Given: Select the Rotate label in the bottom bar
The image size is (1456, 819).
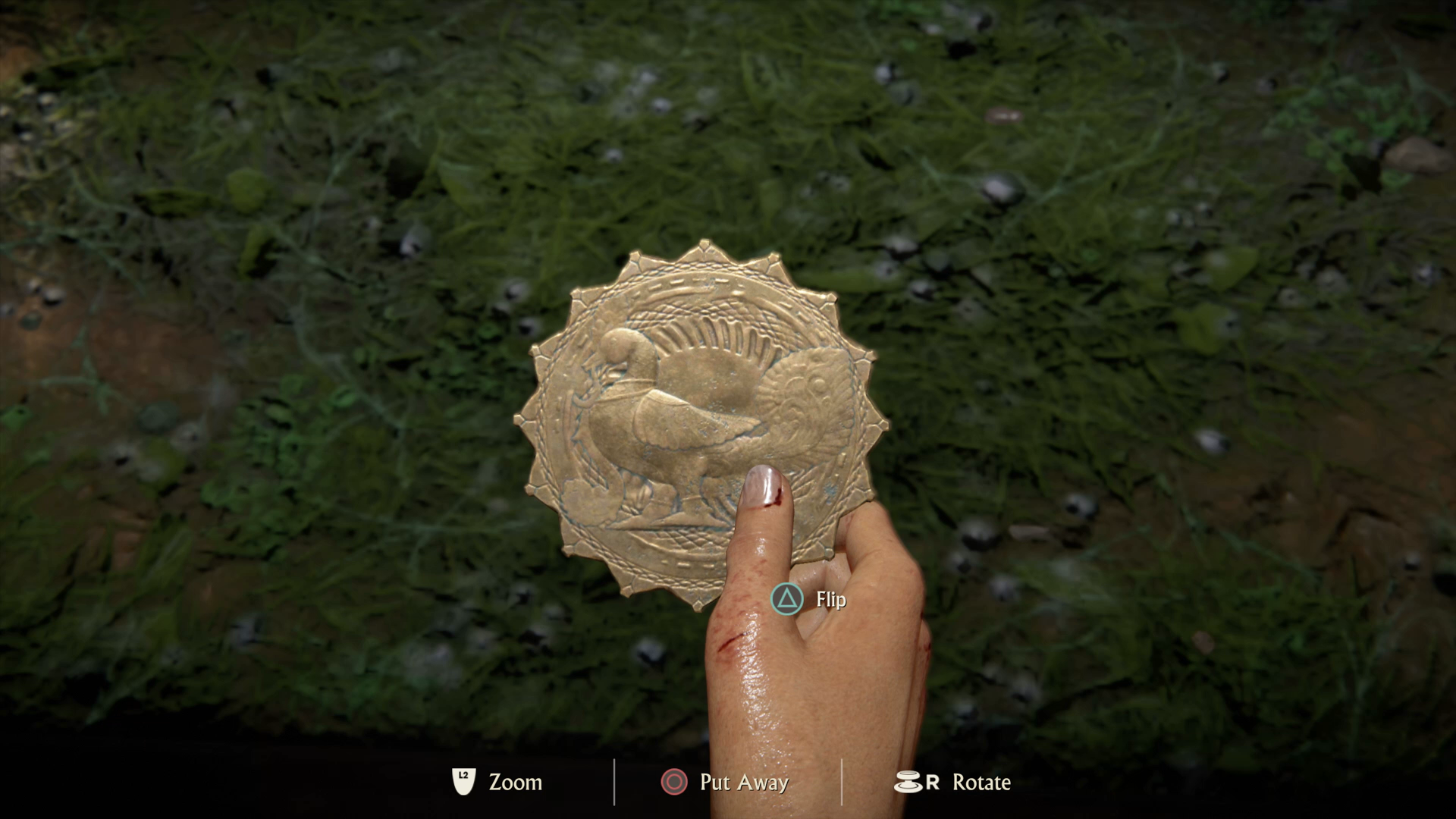Looking at the screenshot, I should (x=981, y=782).
